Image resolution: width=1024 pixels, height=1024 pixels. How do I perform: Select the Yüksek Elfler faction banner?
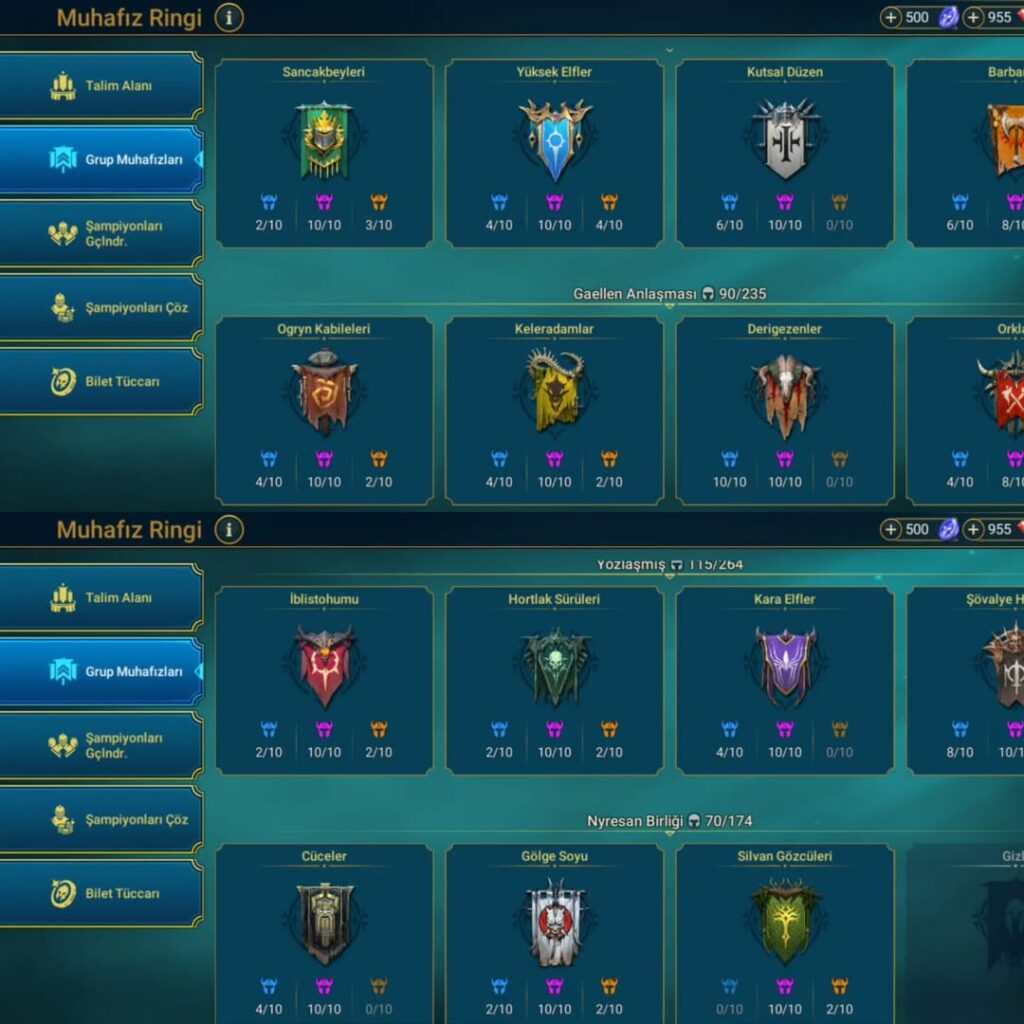555,140
